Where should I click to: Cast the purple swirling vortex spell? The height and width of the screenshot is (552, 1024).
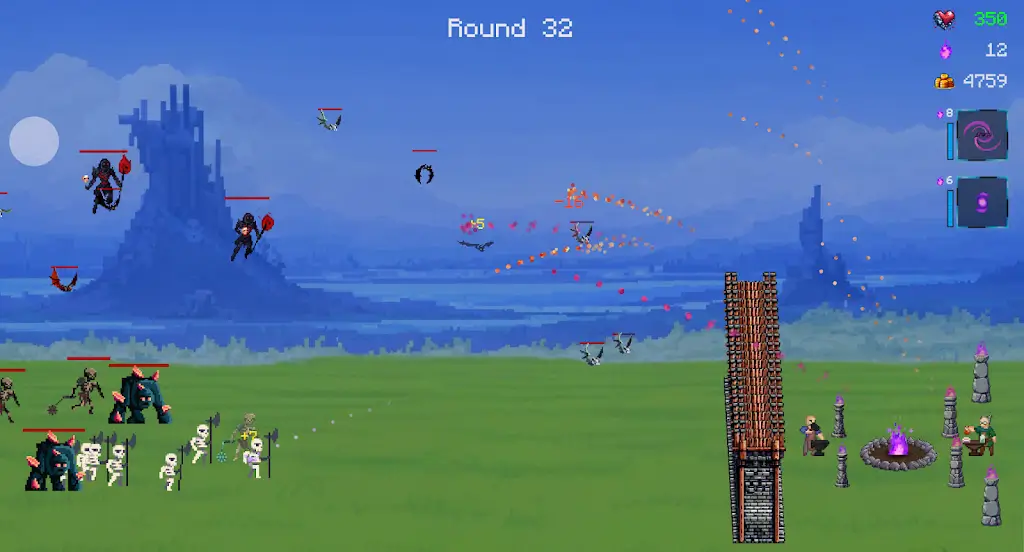click(x=981, y=135)
